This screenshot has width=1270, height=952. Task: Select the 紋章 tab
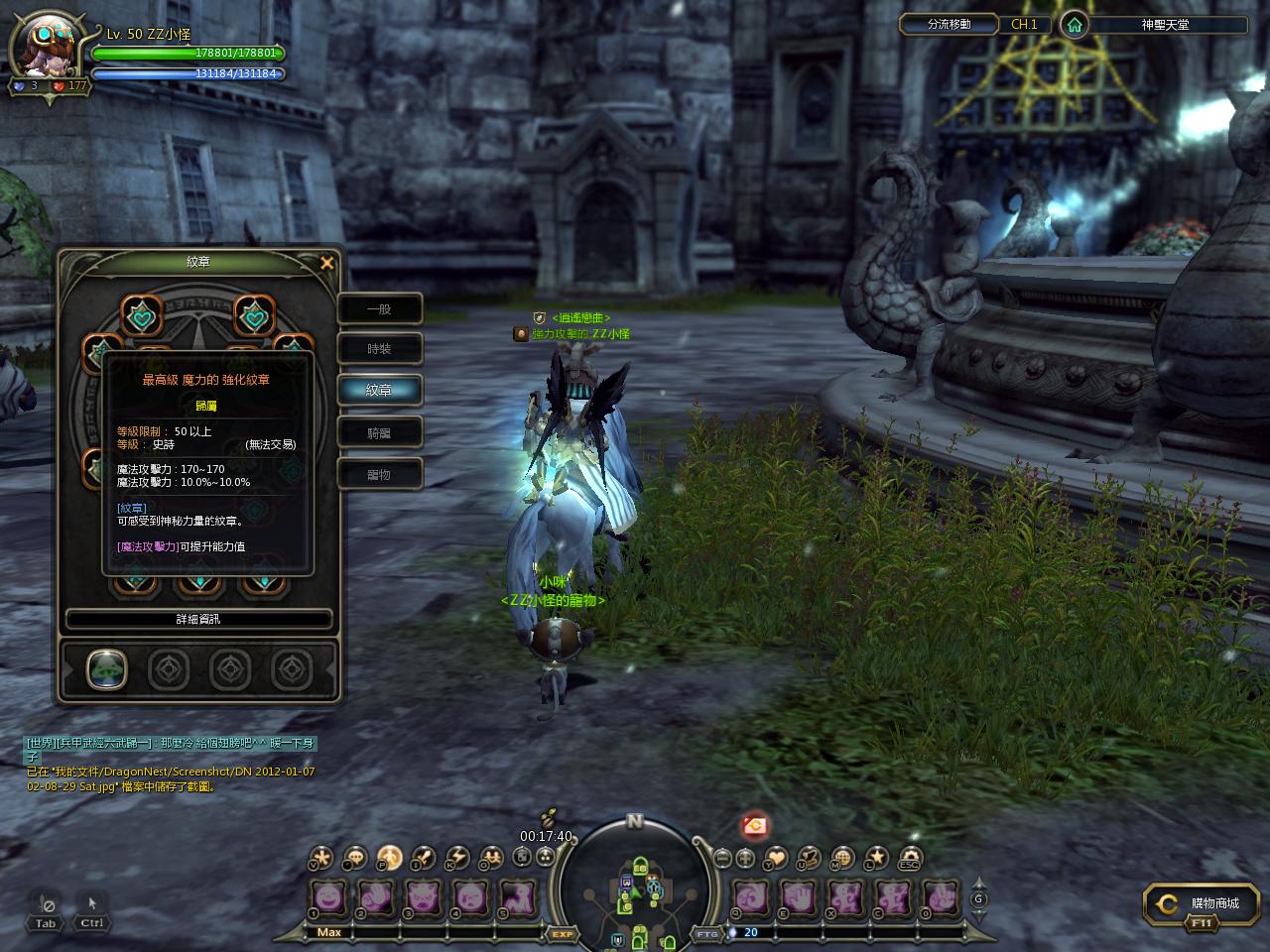[x=380, y=391]
